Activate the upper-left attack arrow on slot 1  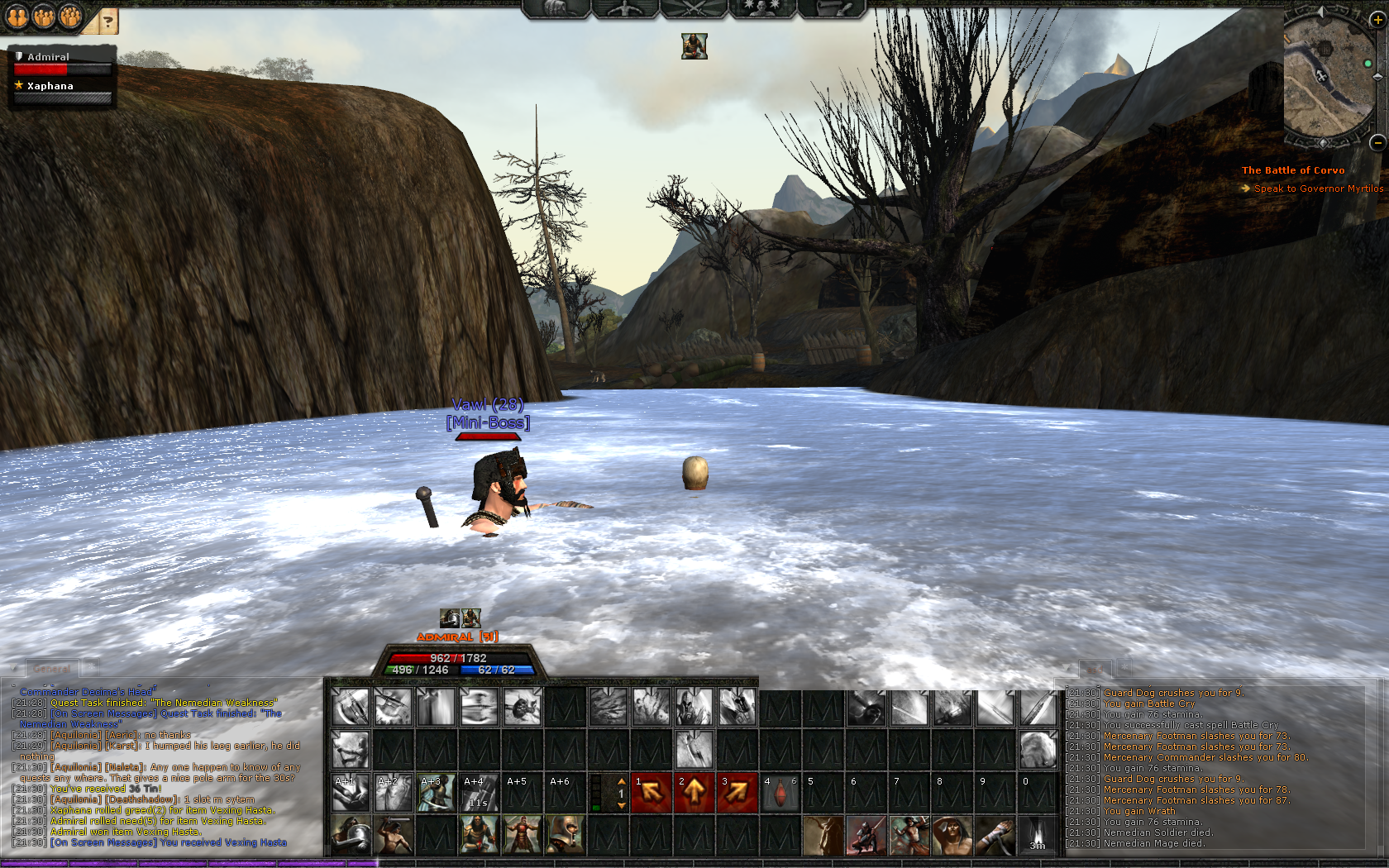coord(652,793)
